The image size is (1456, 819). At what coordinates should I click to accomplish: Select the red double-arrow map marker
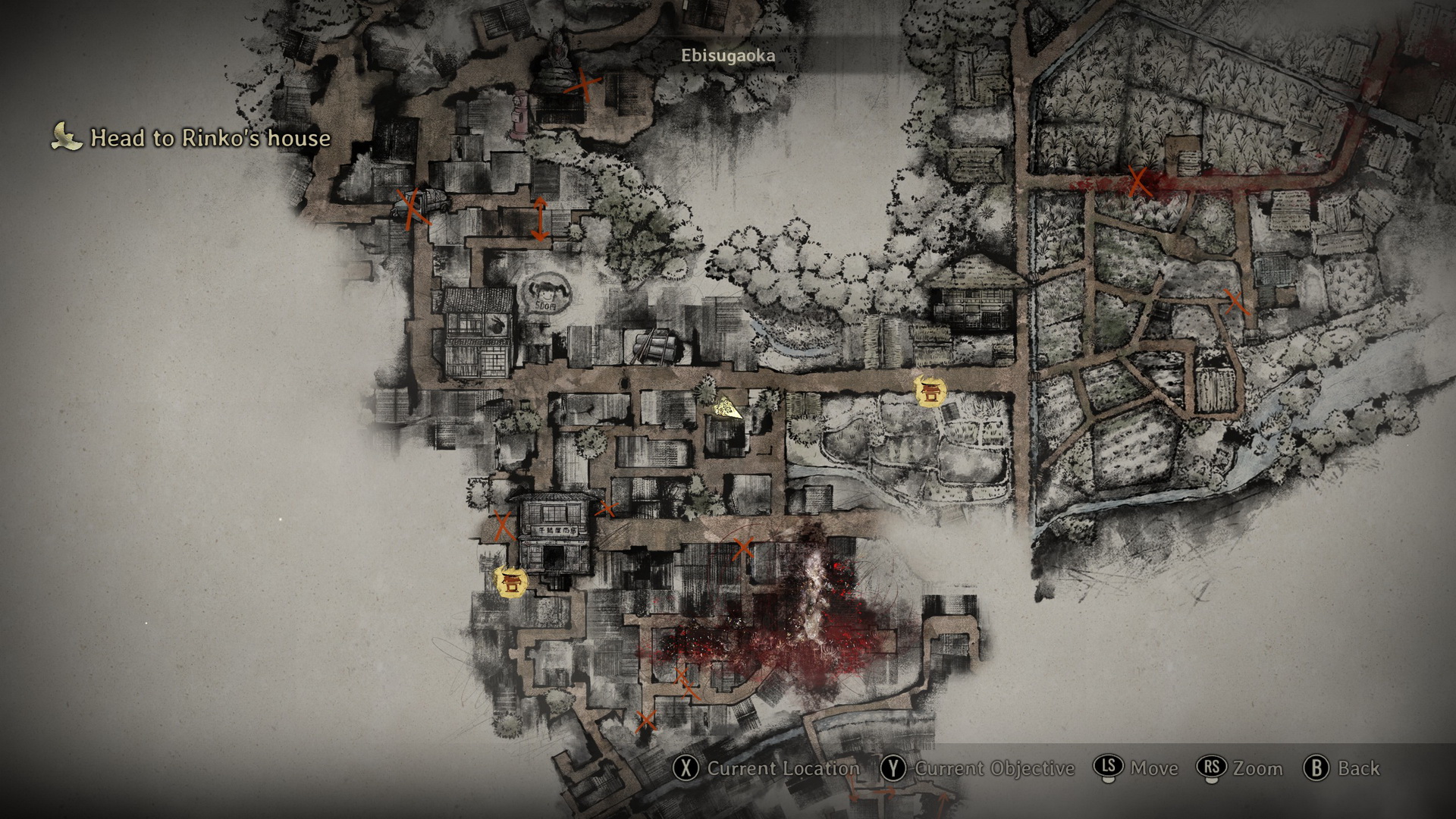click(x=539, y=219)
